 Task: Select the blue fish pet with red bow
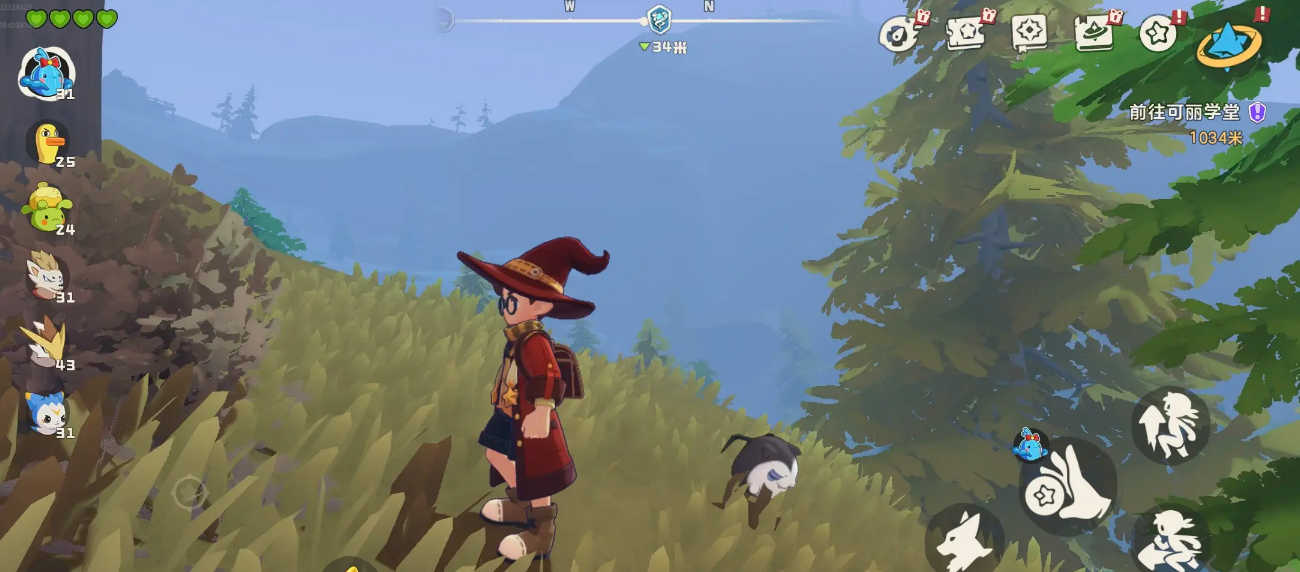tap(46, 73)
